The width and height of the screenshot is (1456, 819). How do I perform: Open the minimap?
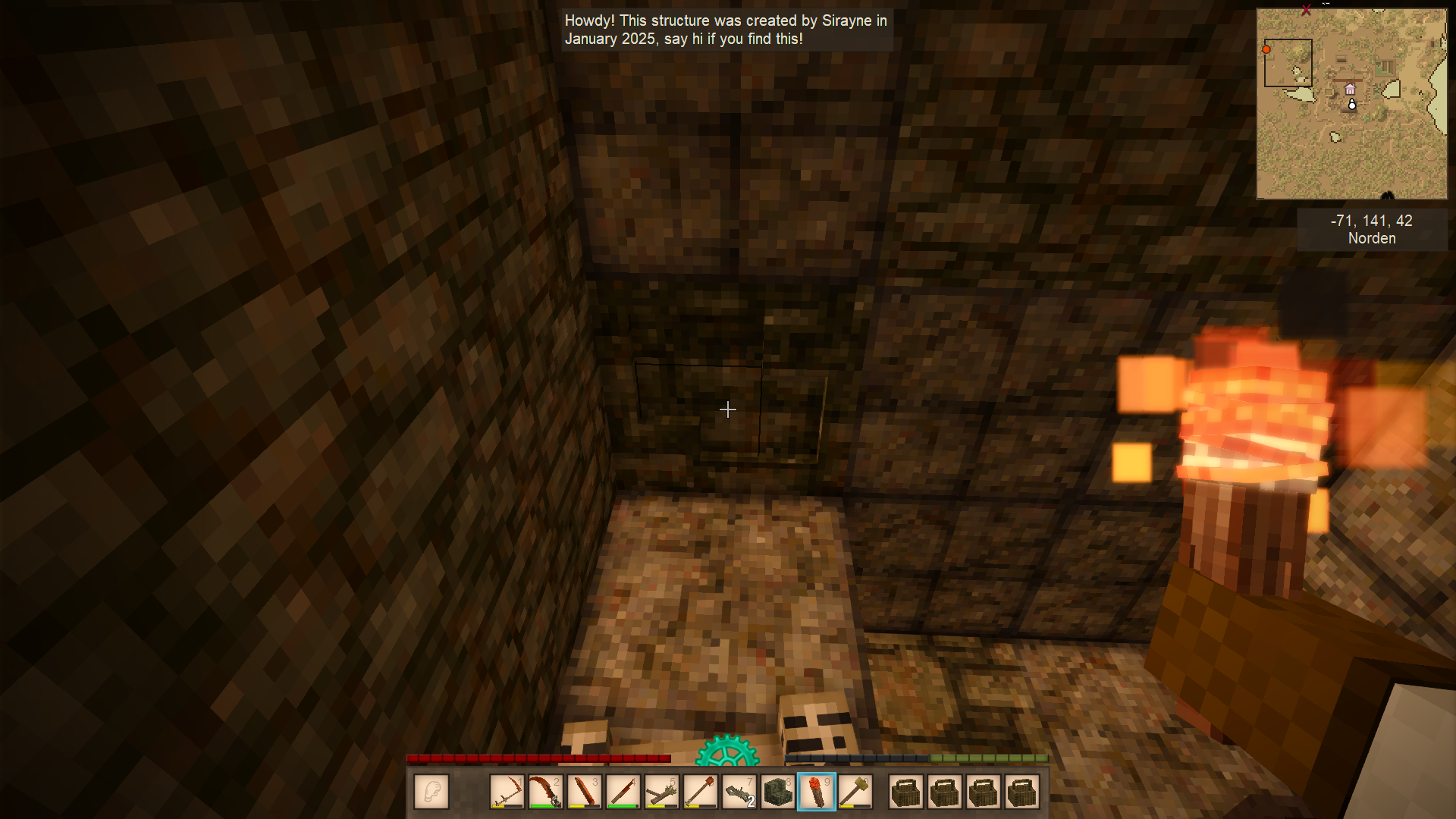(1351, 104)
